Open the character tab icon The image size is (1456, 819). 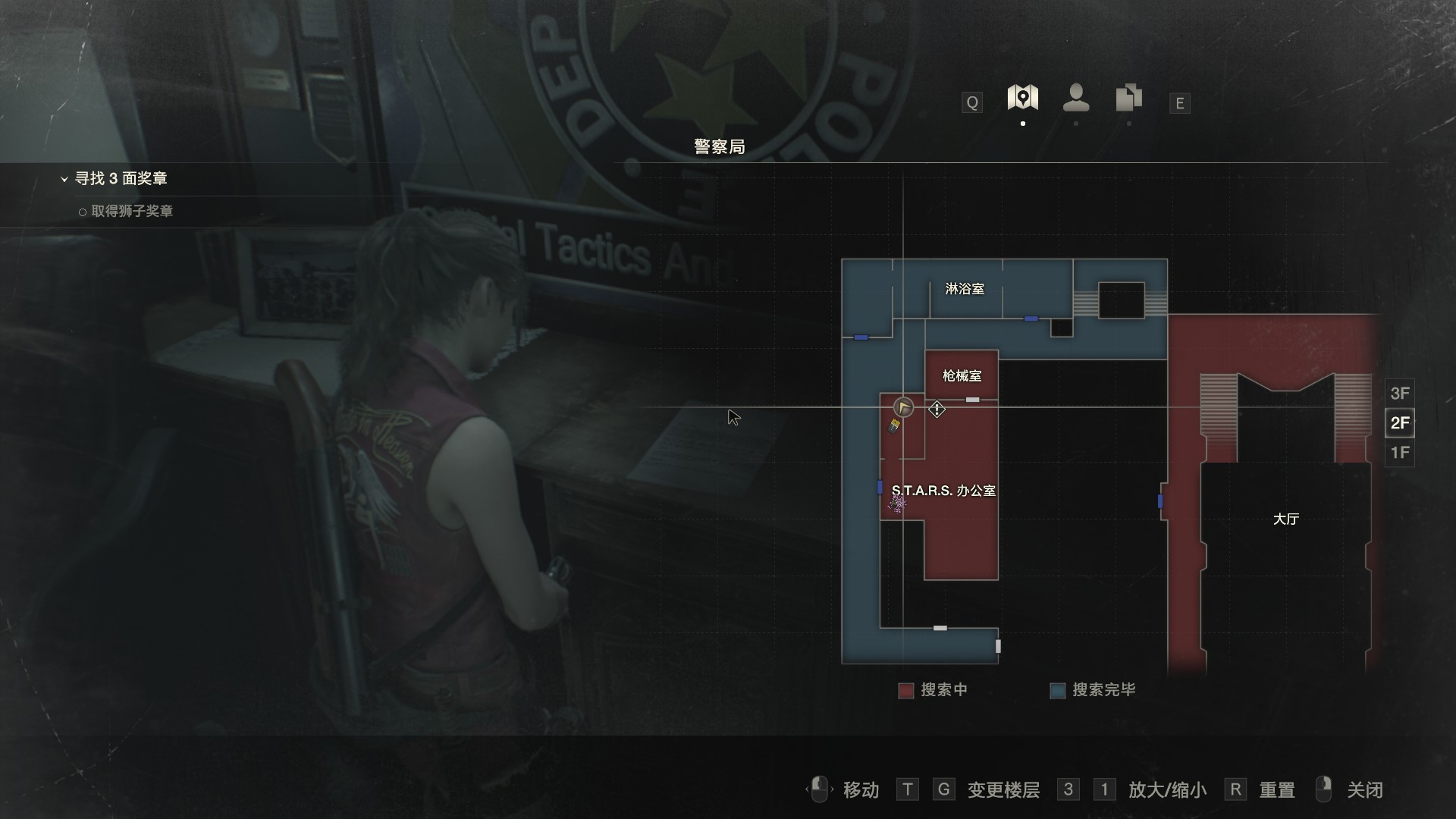click(1076, 99)
